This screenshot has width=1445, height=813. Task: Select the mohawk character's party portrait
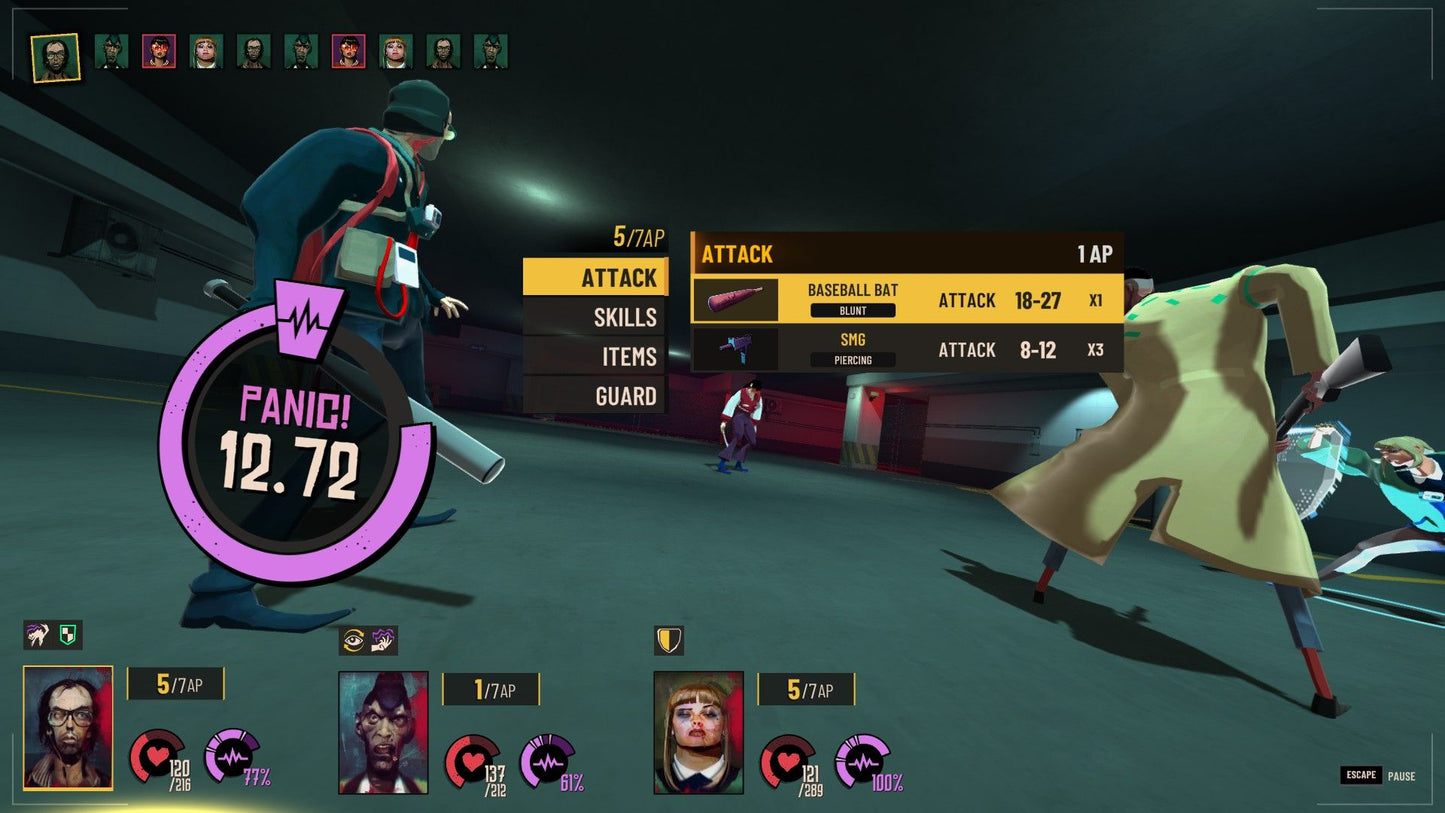383,732
